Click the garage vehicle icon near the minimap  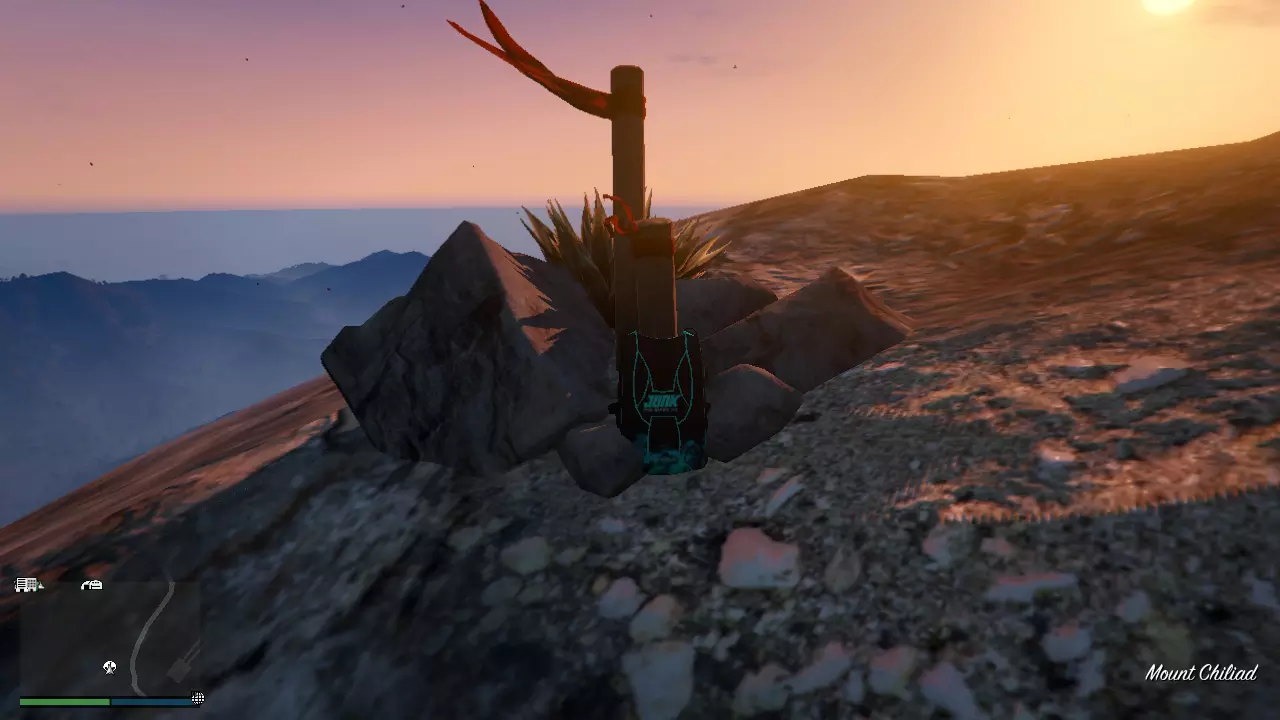[90, 584]
